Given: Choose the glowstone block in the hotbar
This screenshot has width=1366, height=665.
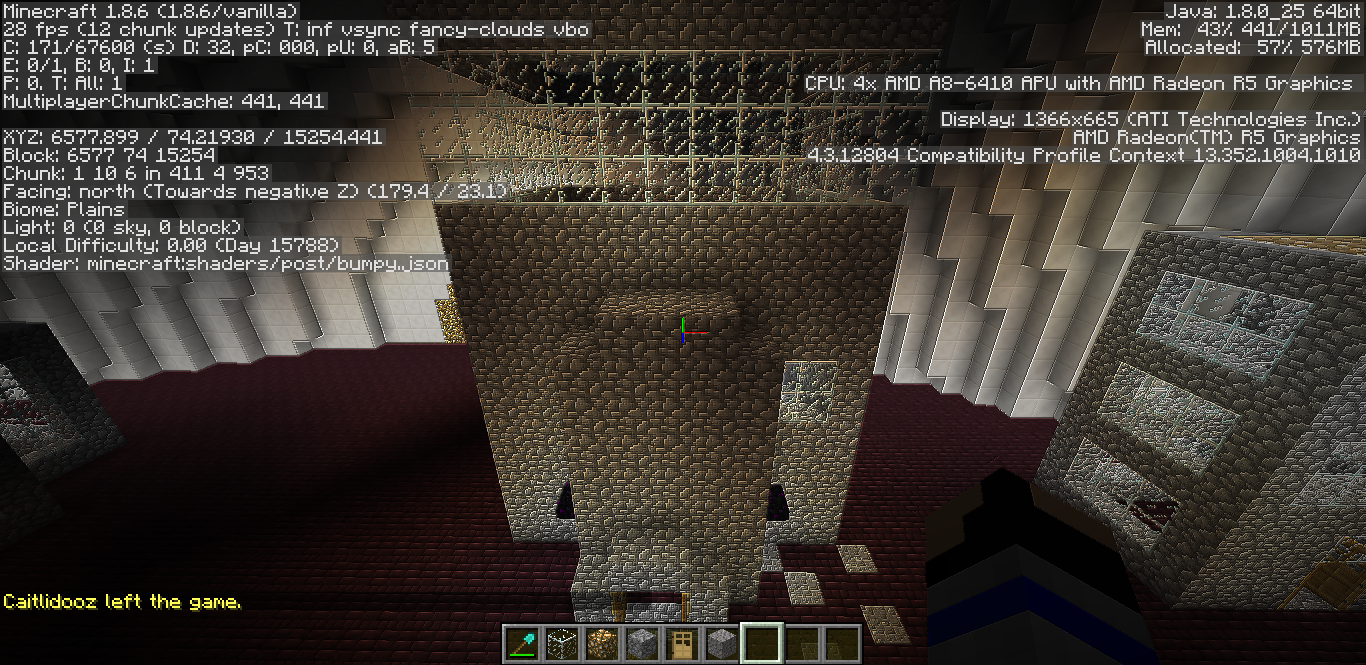Looking at the screenshot, I should [x=601, y=644].
